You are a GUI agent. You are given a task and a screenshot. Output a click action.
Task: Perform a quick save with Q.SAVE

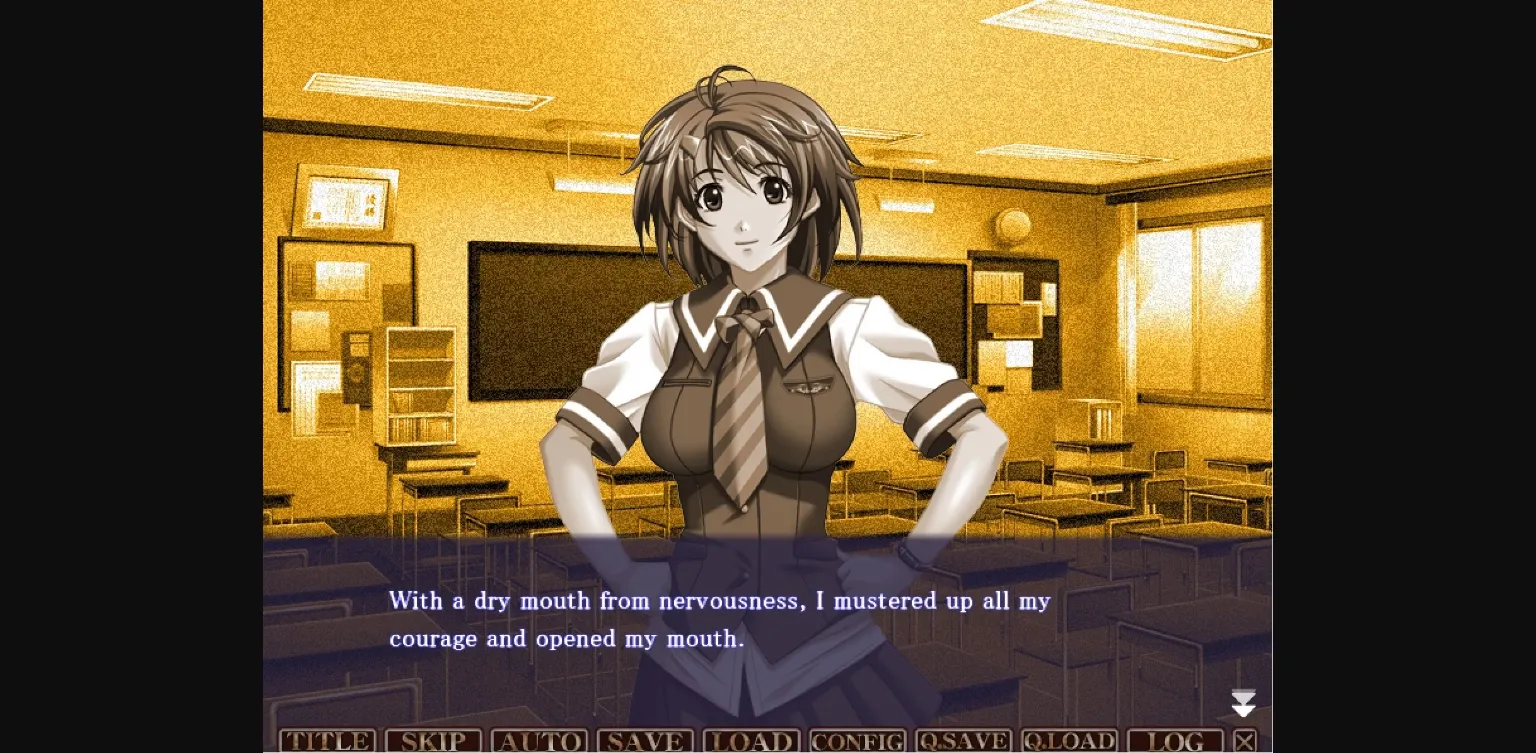coord(963,740)
